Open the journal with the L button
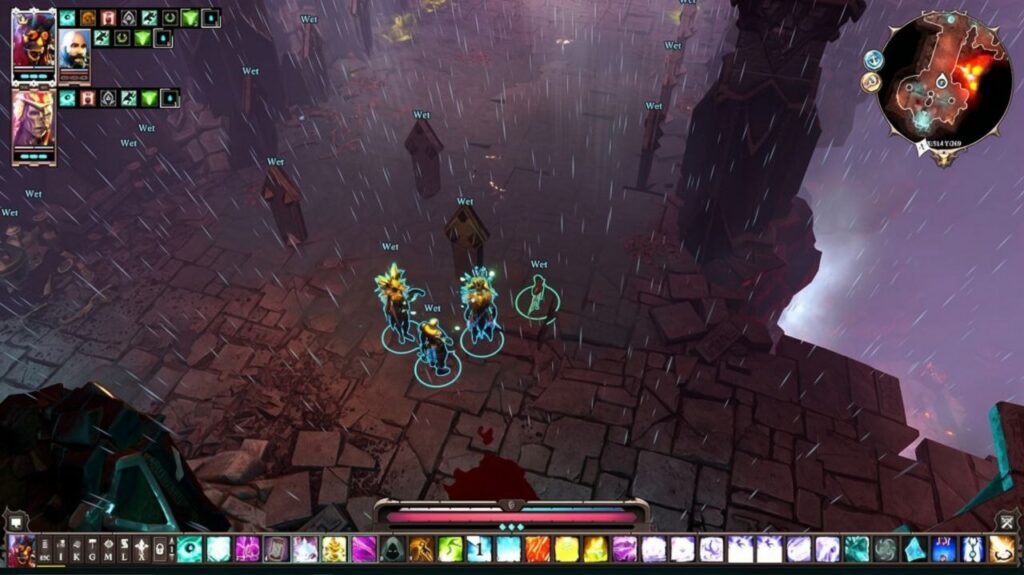Screen dimensions: 1024x575 pyautogui.click(x=122, y=551)
